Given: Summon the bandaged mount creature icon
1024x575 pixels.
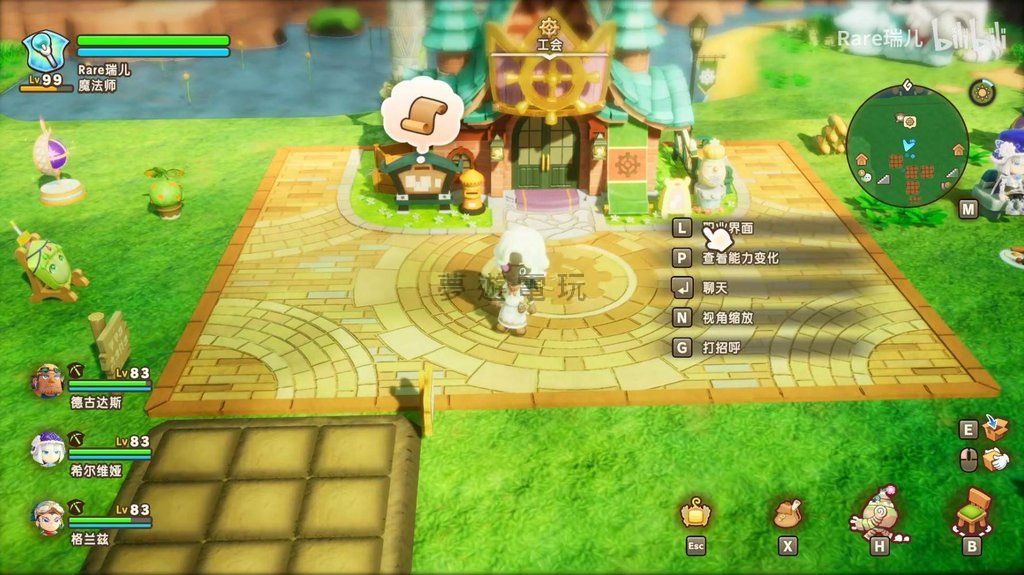Looking at the screenshot, I should pyautogui.click(x=878, y=512).
